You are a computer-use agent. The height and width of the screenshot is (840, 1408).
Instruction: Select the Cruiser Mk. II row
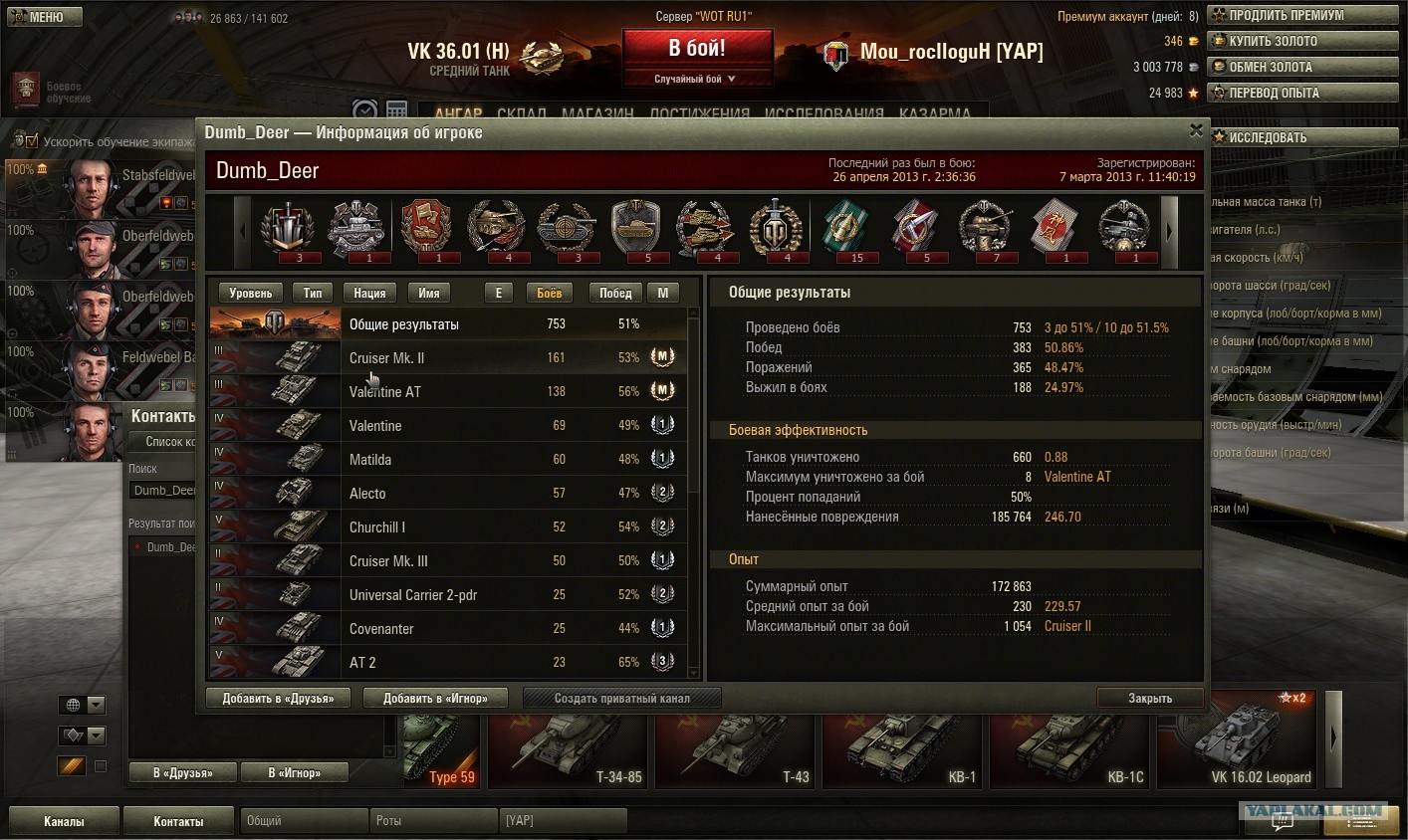[448, 358]
